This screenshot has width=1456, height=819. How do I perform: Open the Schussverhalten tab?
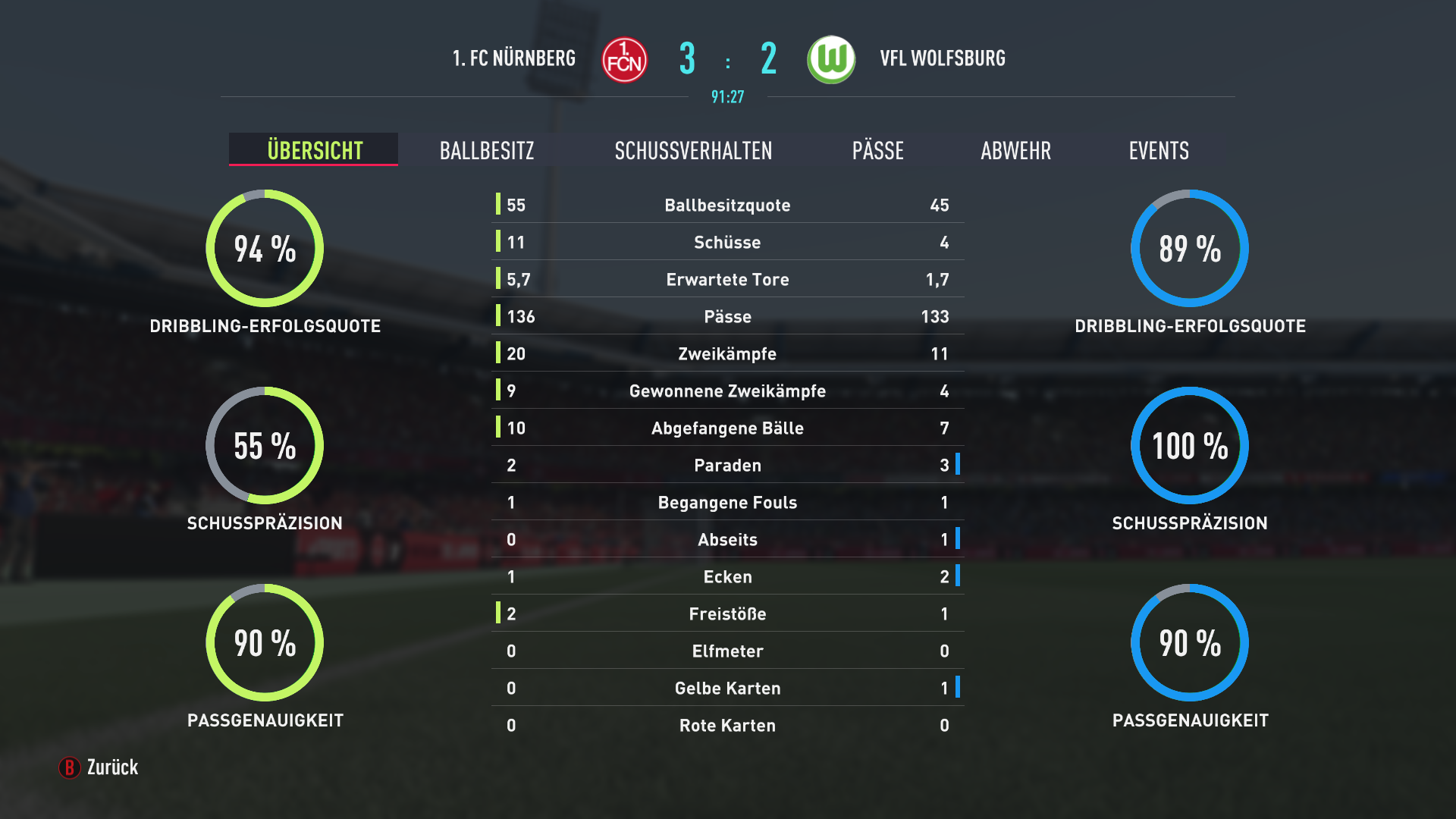pyautogui.click(x=693, y=150)
